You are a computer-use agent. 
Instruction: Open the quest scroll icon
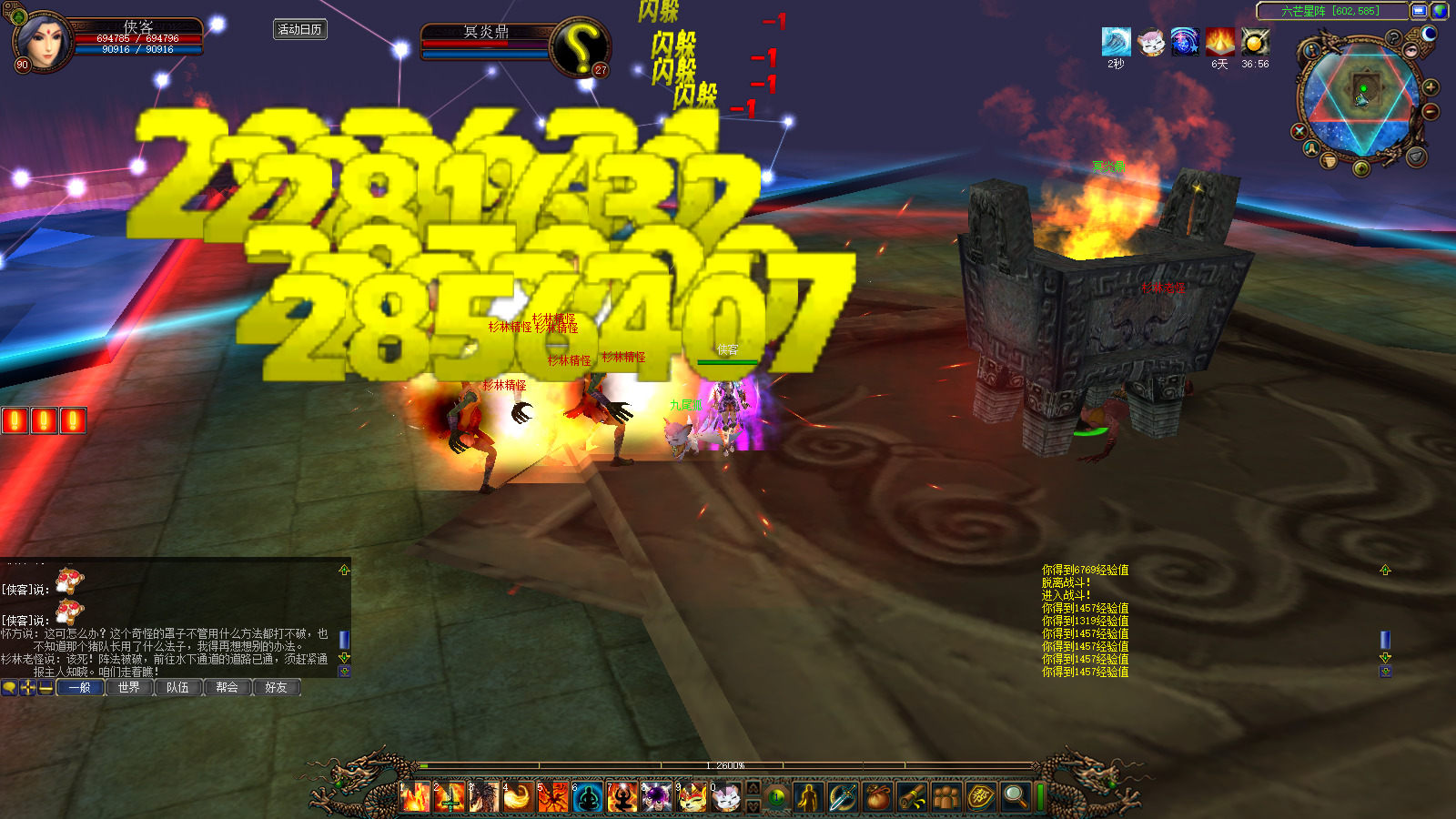[x=912, y=798]
